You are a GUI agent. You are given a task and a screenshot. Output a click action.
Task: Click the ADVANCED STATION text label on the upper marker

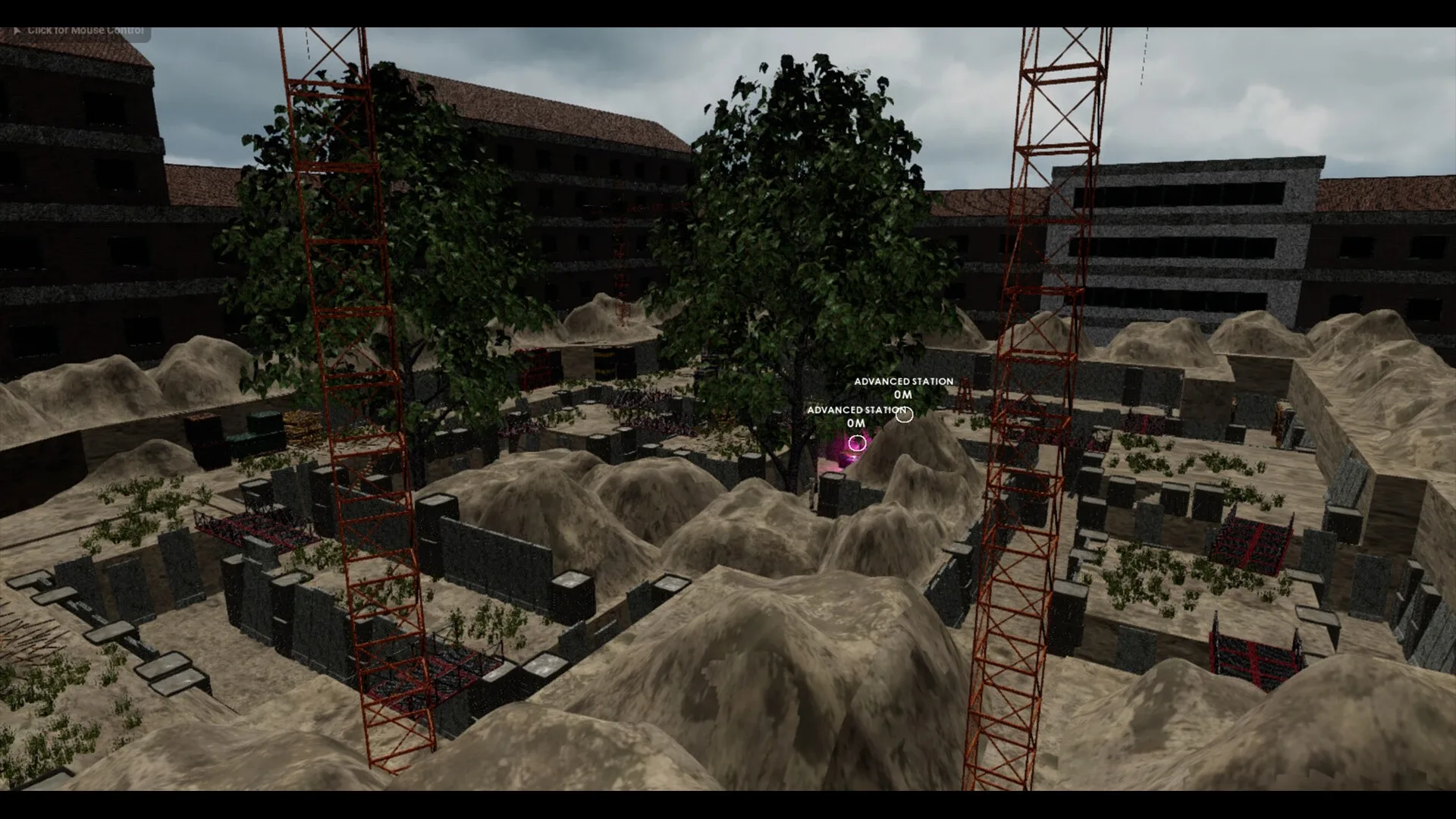(904, 381)
